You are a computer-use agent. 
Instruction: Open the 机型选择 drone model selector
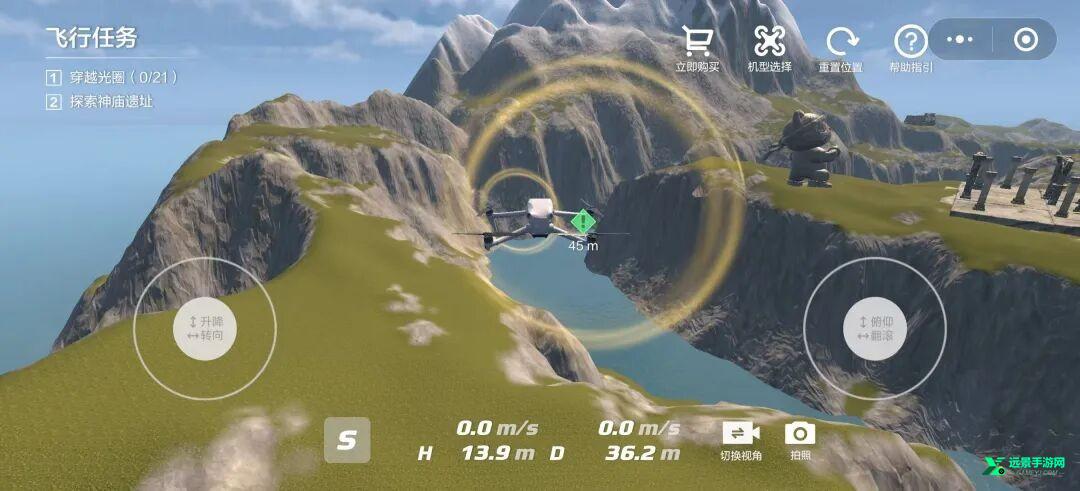click(769, 46)
